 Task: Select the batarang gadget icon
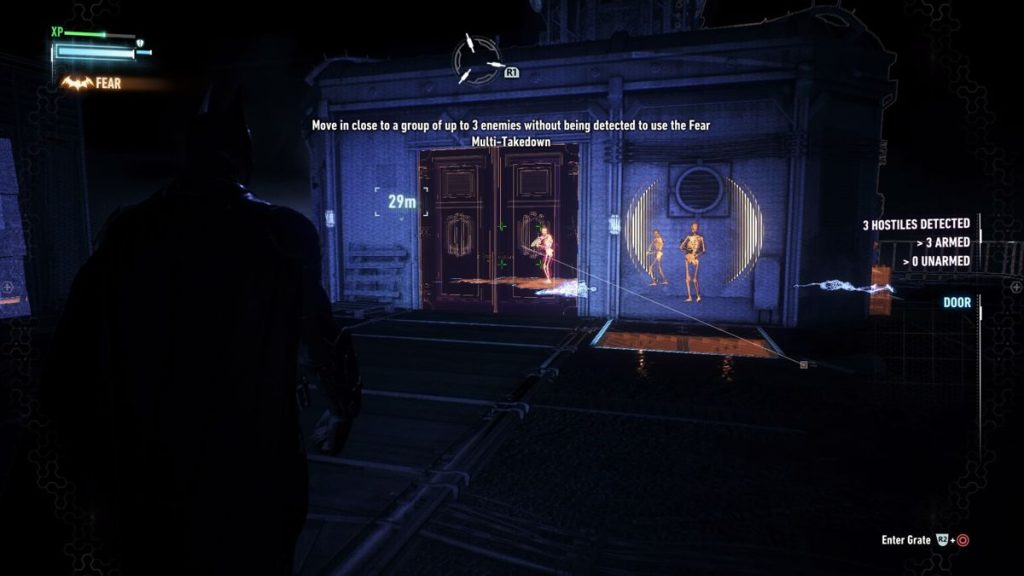point(476,60)
